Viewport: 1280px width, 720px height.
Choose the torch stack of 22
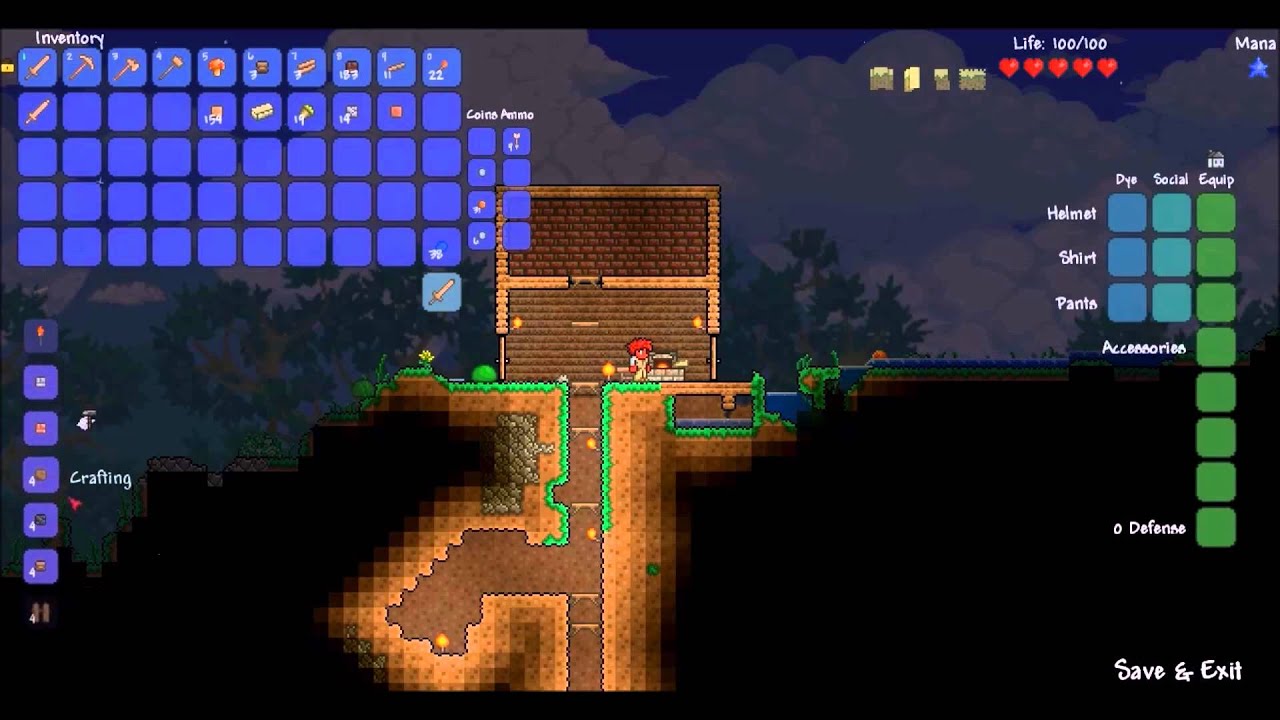coord(441,67)
